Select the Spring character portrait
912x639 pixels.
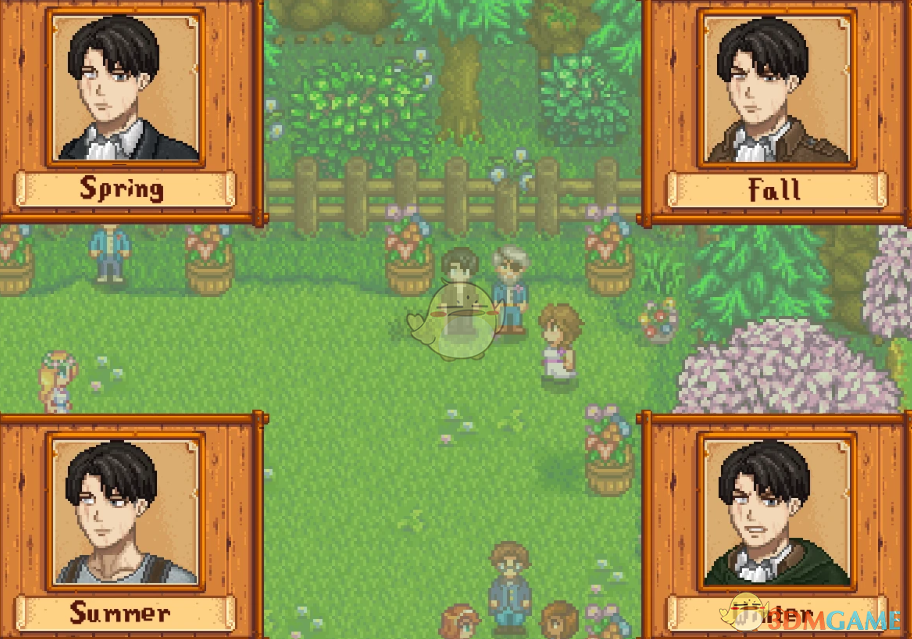124,87
